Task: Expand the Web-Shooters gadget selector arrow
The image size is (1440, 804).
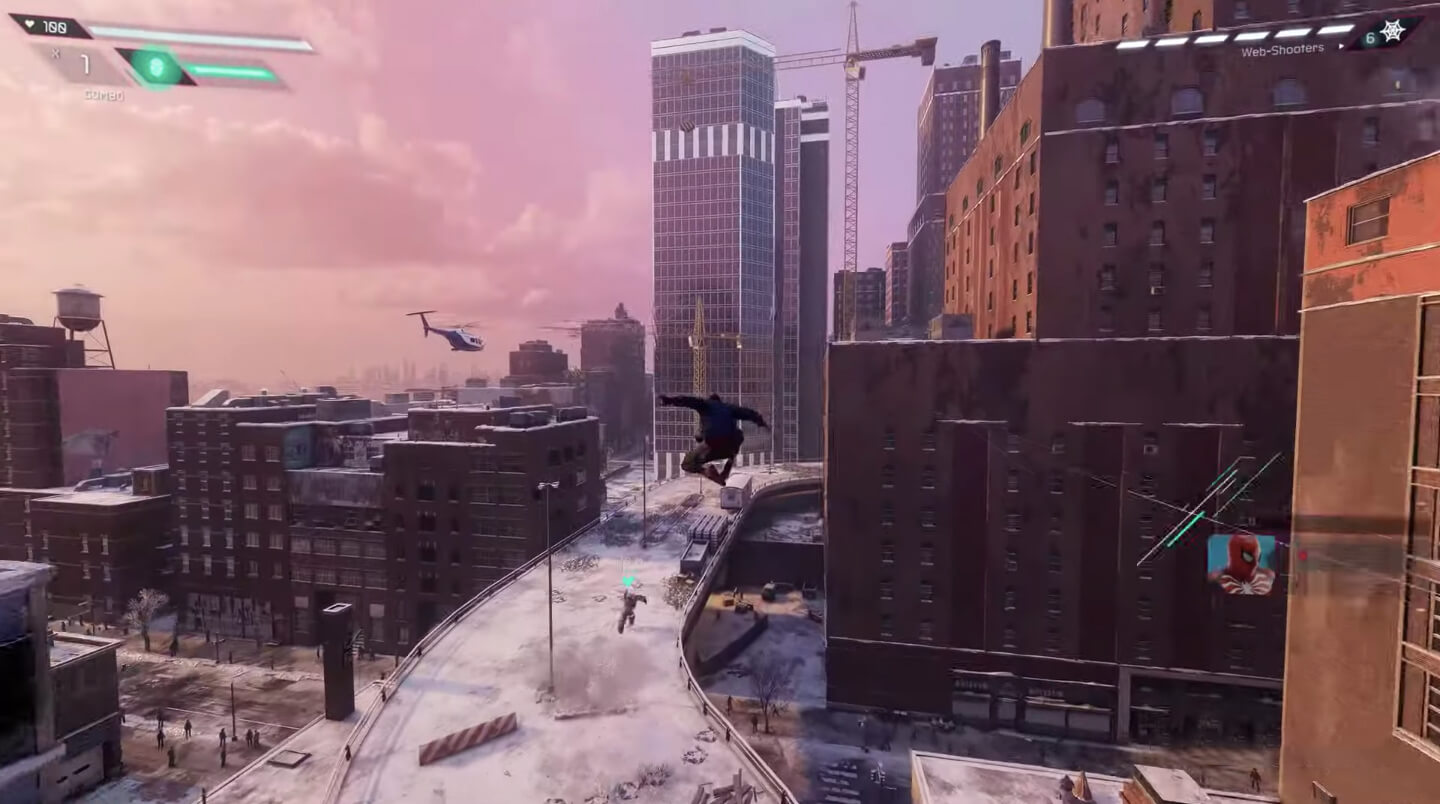Action: coord(1341,47)
